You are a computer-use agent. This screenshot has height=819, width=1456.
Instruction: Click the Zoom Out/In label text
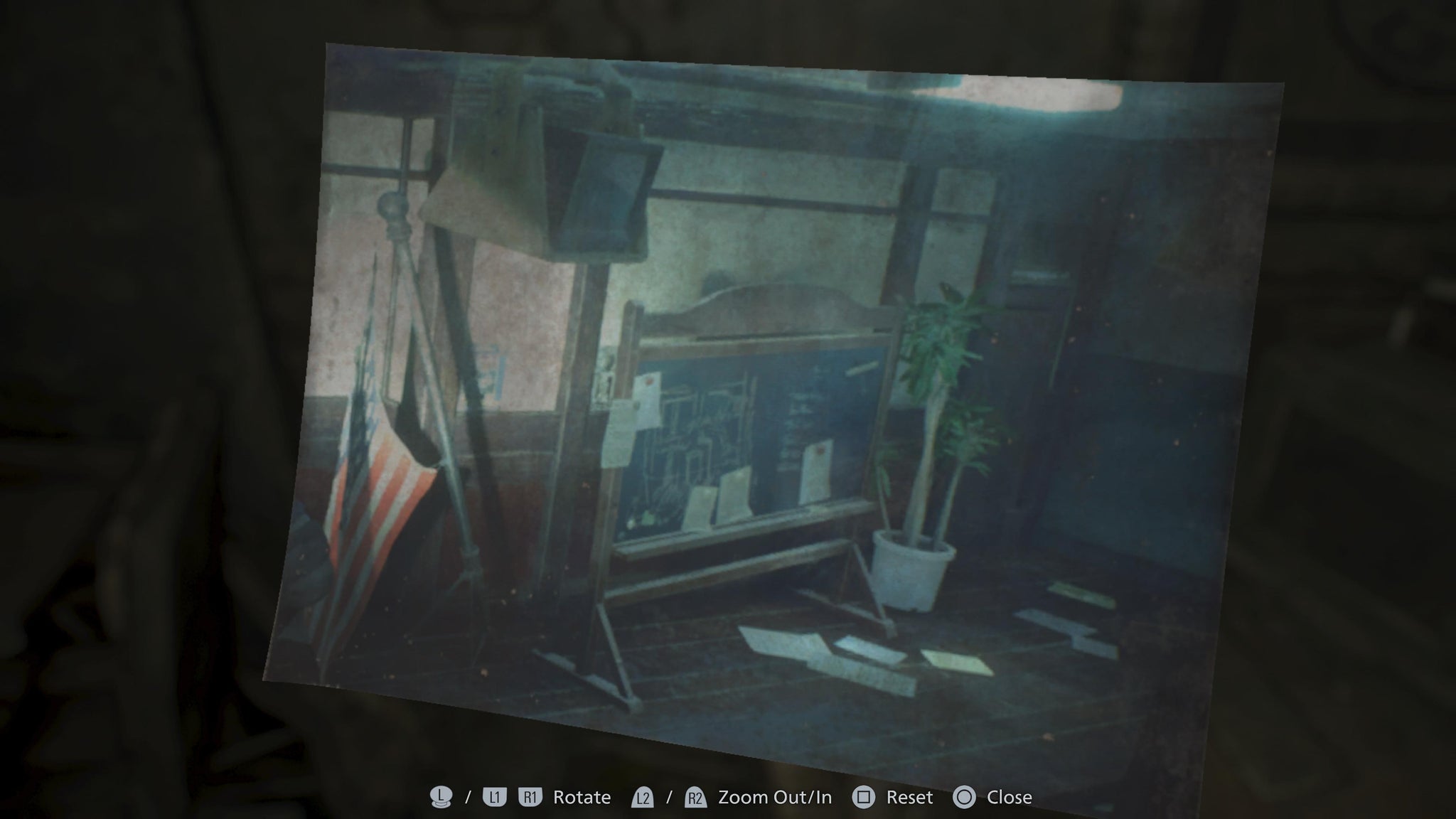point(773,798)
